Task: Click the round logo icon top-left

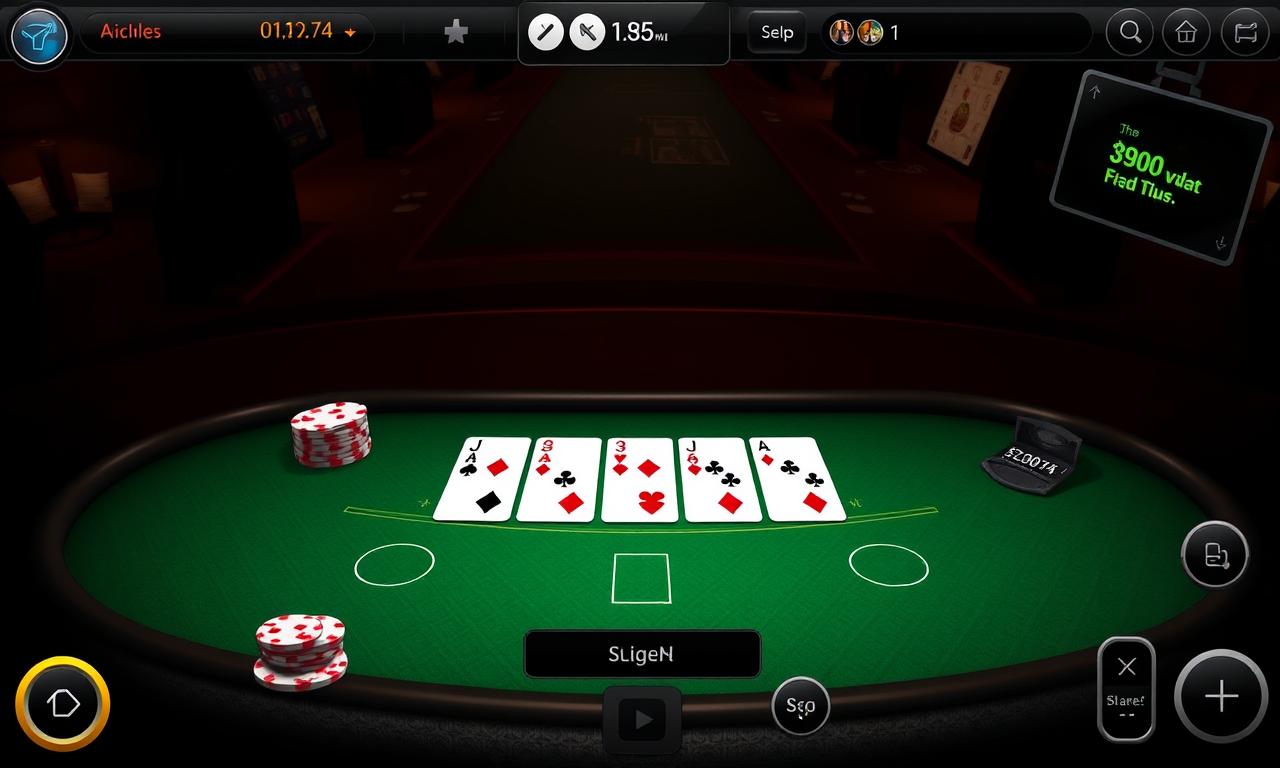Action: [x=38, y=36]
